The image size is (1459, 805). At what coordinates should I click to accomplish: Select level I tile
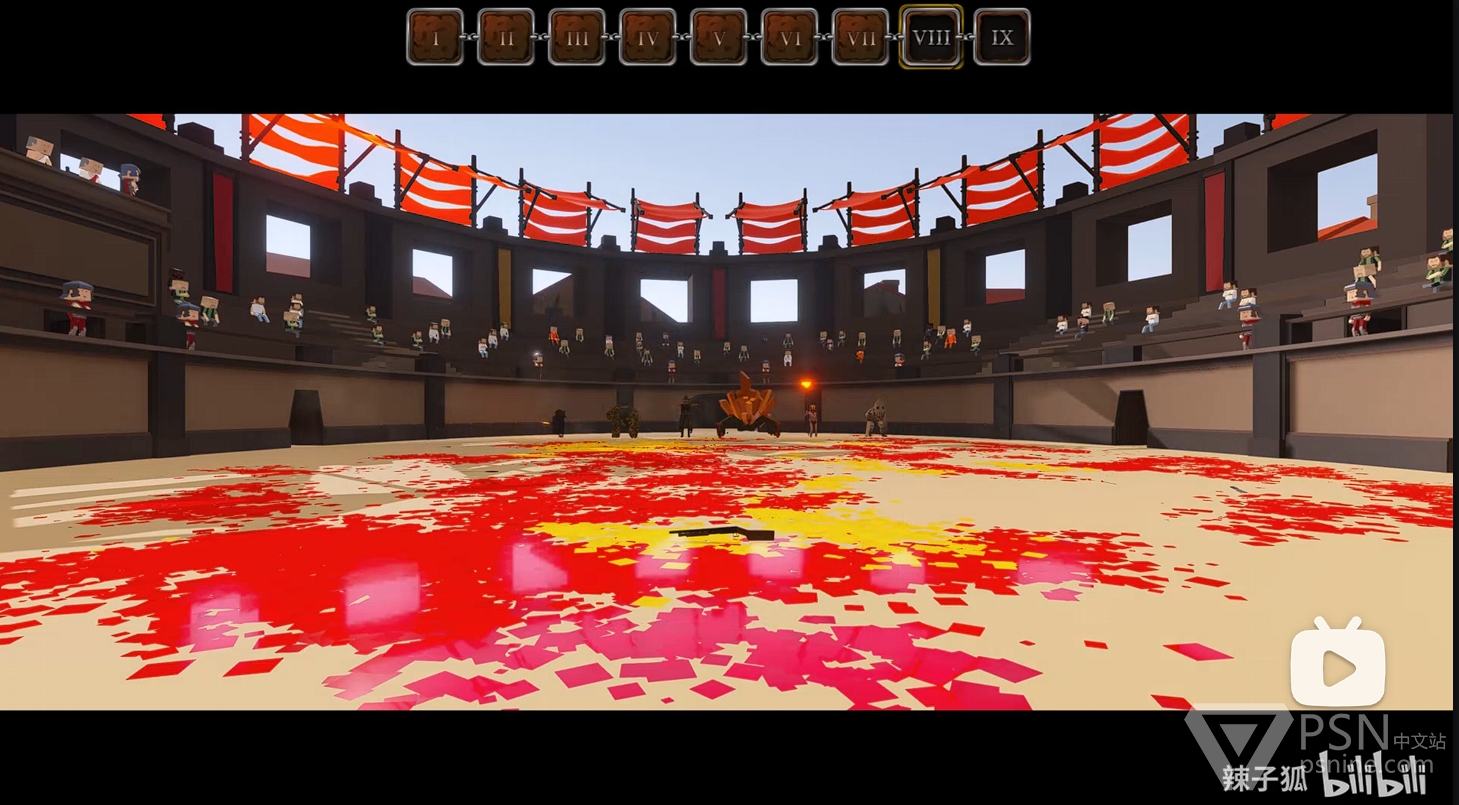tap(435, 37)
